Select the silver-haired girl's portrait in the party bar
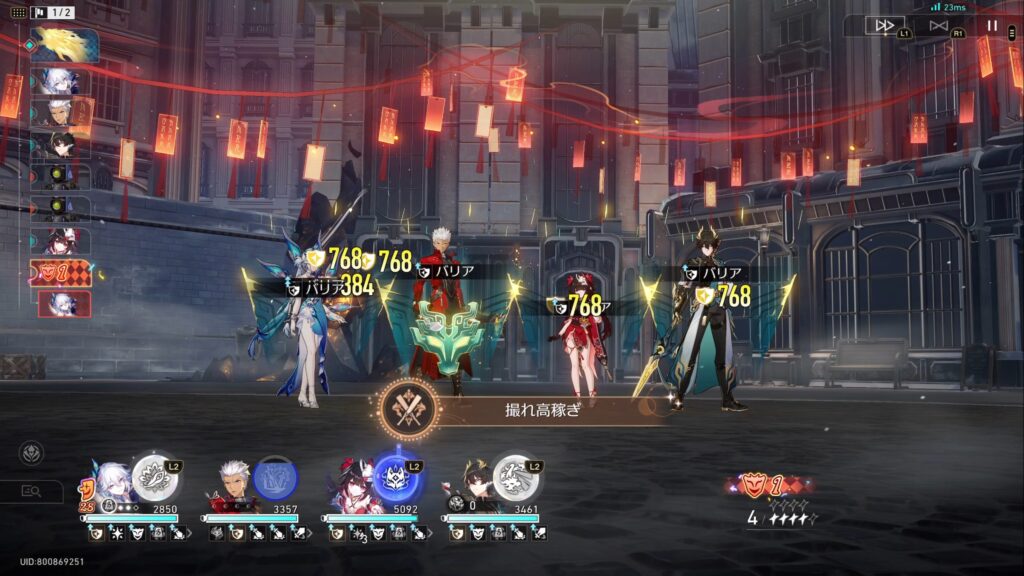Screen dimensions: 1024x576 pos(110,485)
